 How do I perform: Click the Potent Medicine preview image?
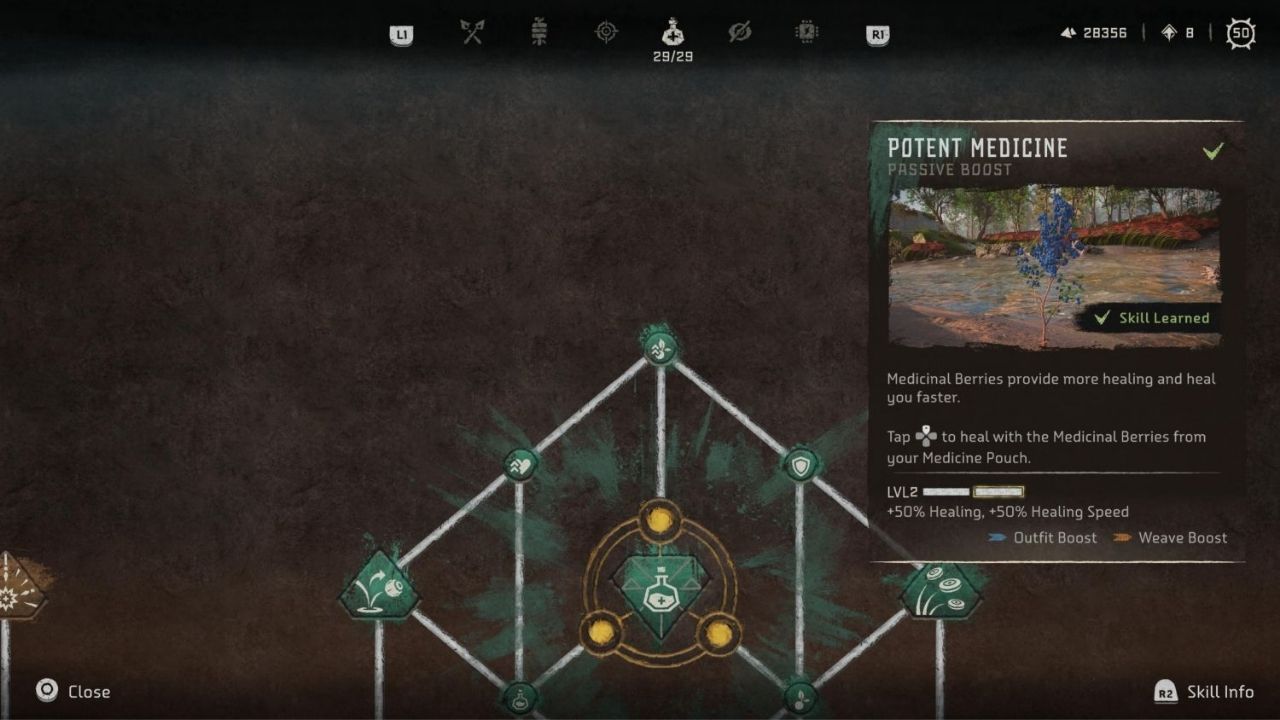1054,266
